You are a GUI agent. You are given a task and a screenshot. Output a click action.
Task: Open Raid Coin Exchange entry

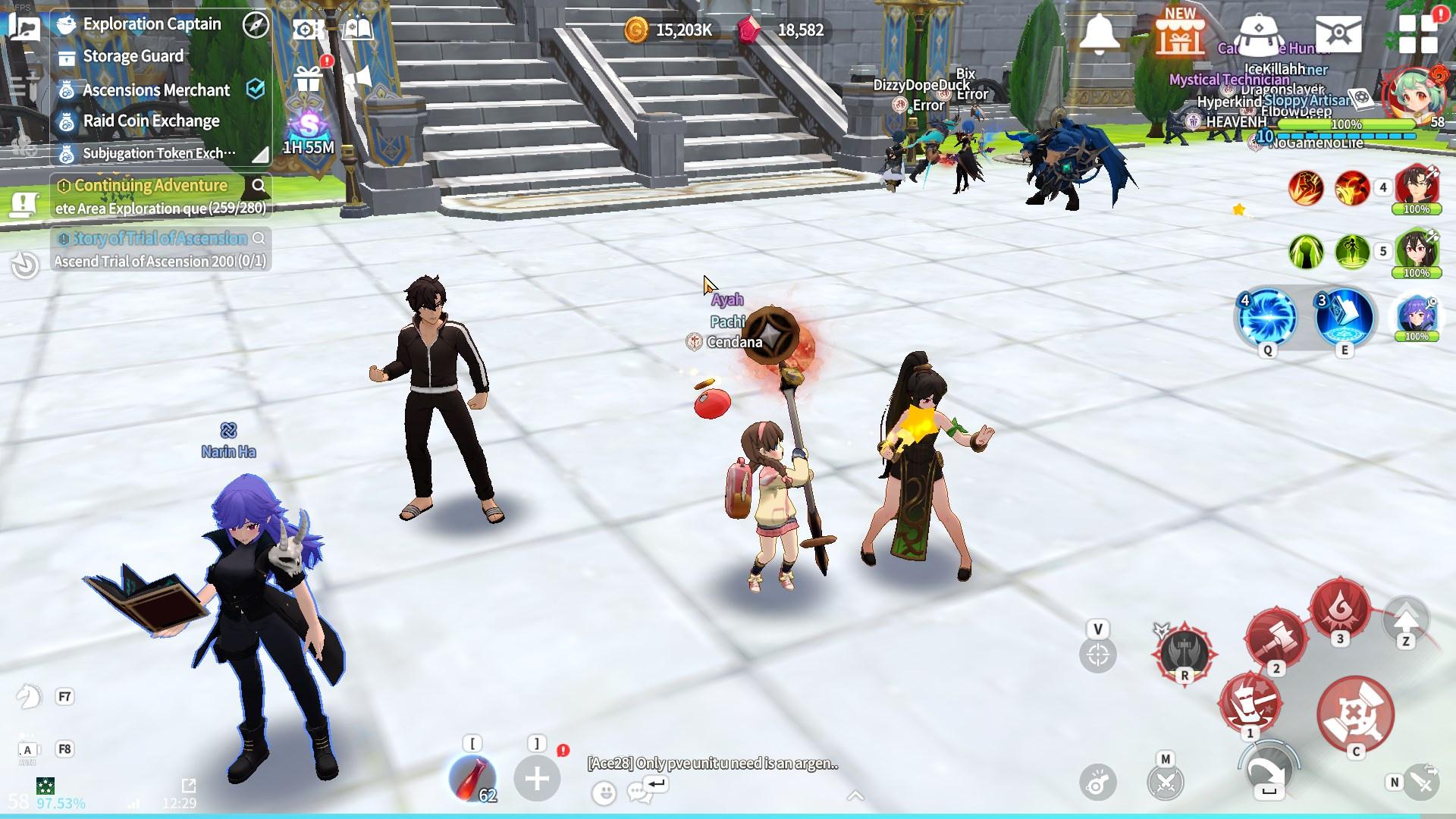(151, 121)
